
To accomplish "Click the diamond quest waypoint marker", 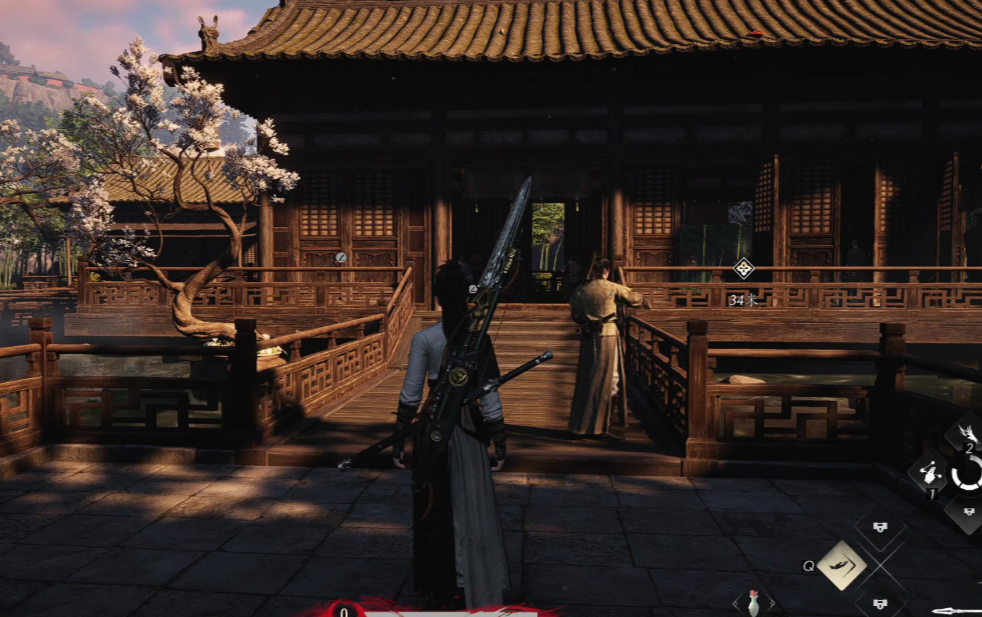I will 743,268.
